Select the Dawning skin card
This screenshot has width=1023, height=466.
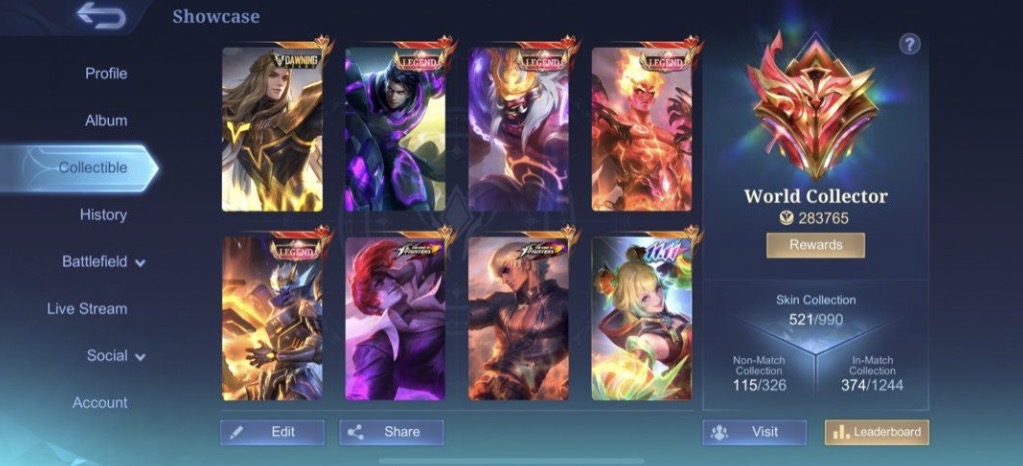[272, 128]
